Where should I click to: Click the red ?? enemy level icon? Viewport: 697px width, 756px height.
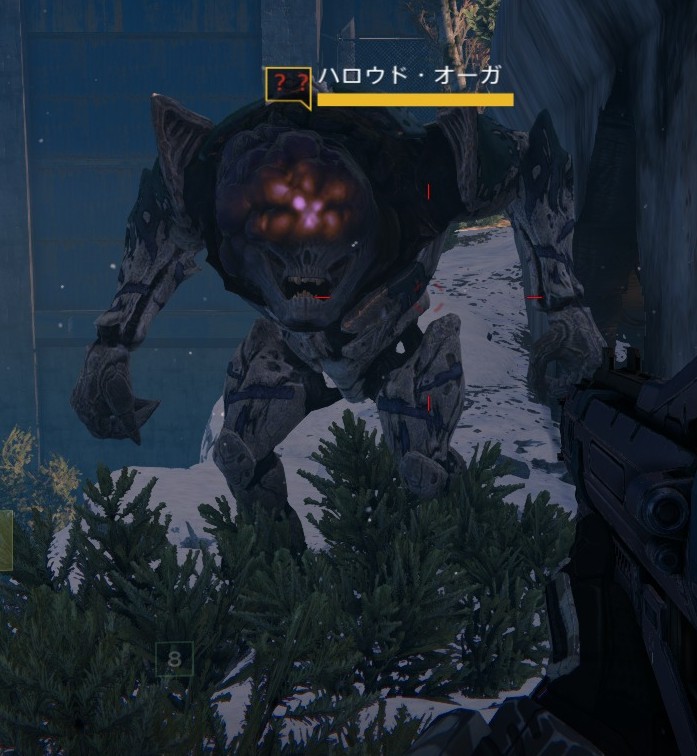click(x=287, y=84)
